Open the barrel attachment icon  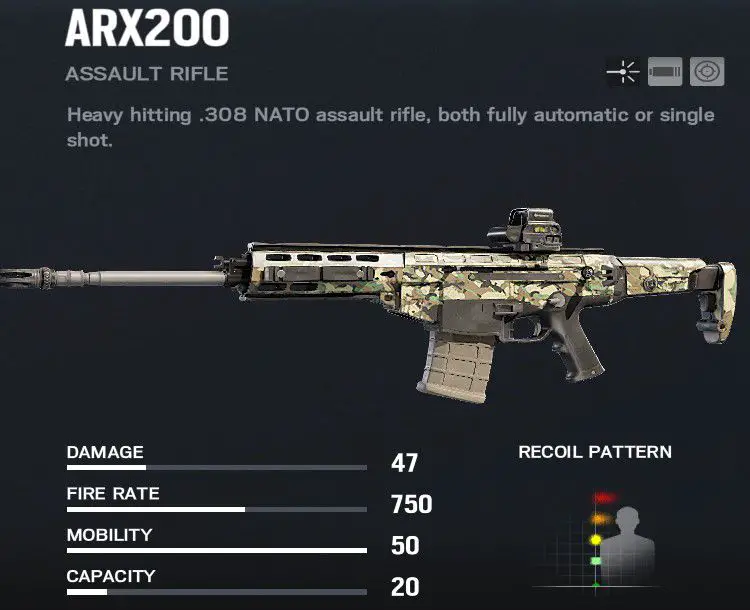pyautogui.click(x=665, y=72)
